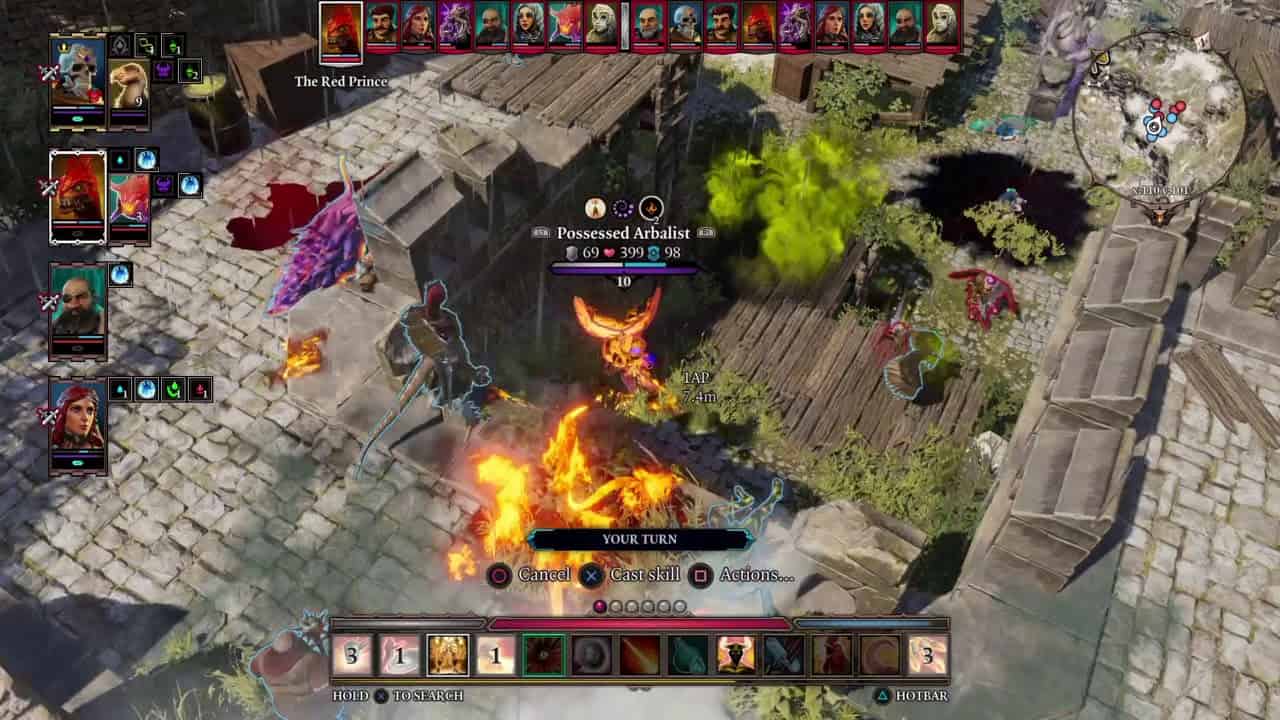This screenshot has height=720, width=1280.
Task: Click the last hotbar slot showing 3
Action: pyautogui.click(x=928, y=655)
